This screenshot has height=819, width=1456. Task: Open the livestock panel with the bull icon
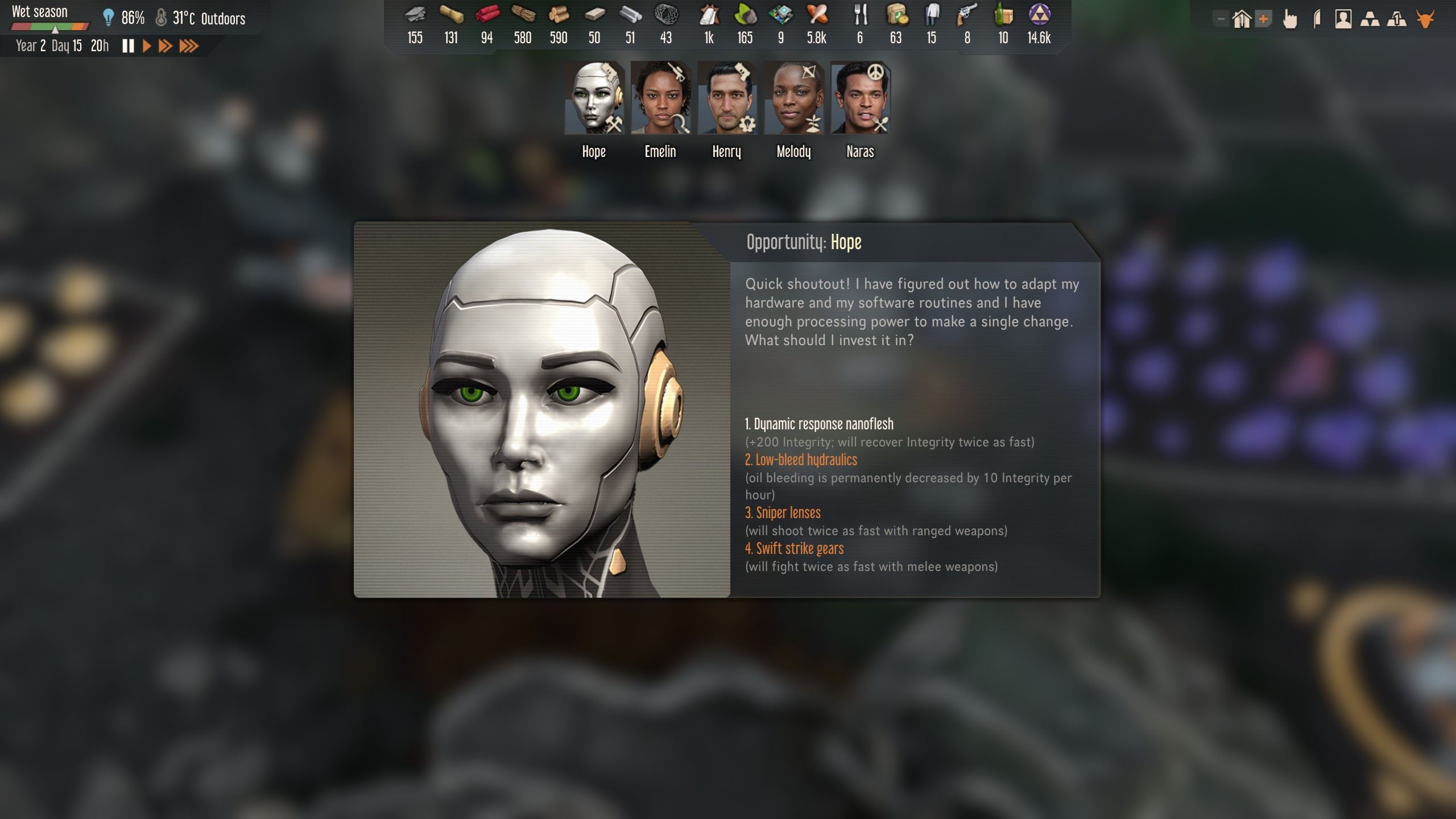click(x=1424, y=18)
